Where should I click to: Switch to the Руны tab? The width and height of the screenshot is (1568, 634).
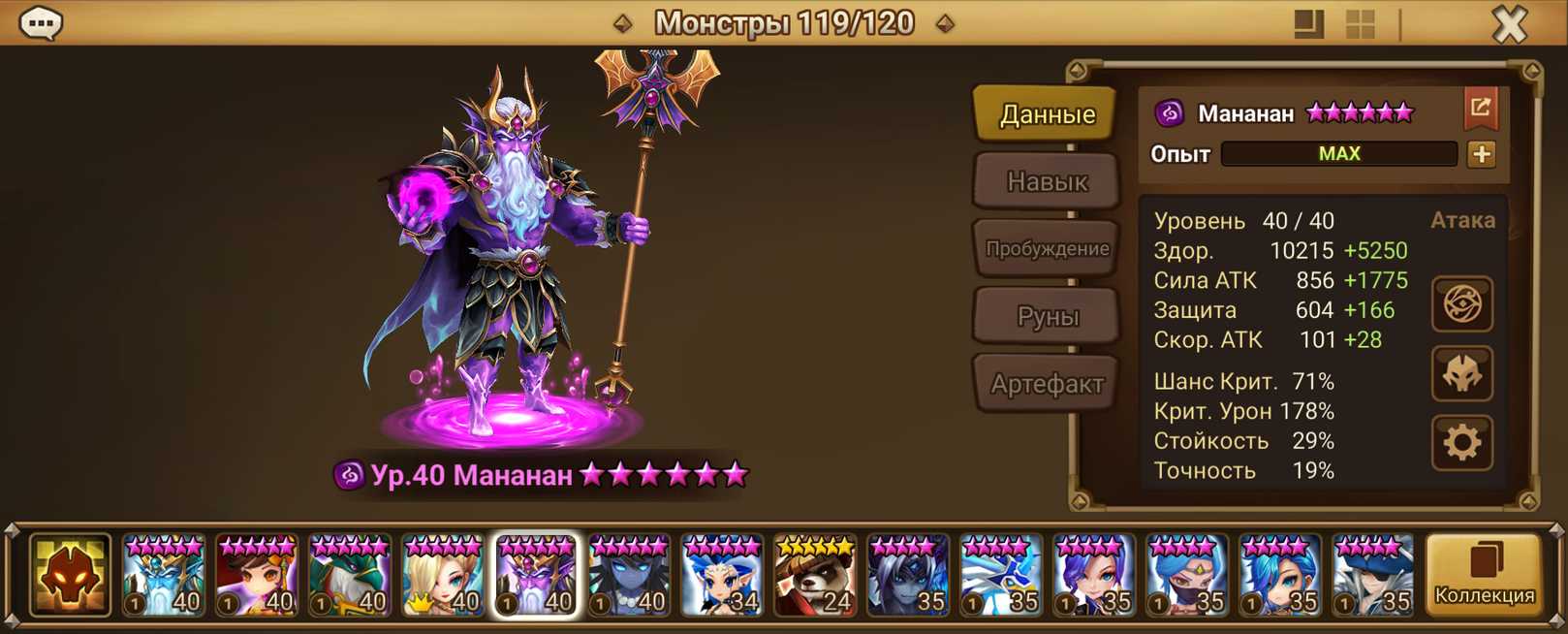coord(1047,316)
